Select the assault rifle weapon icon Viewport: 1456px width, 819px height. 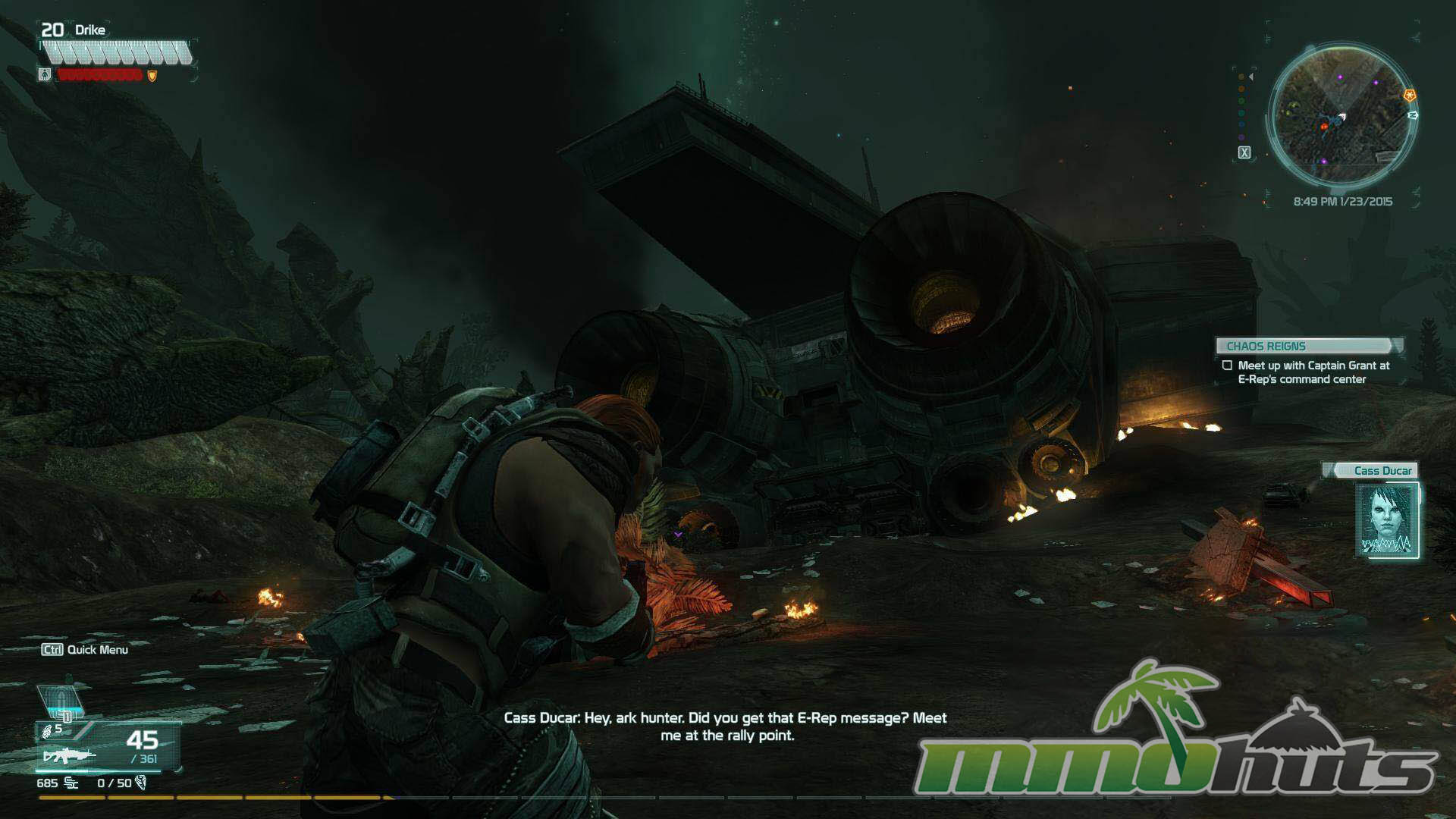[70, 755]
